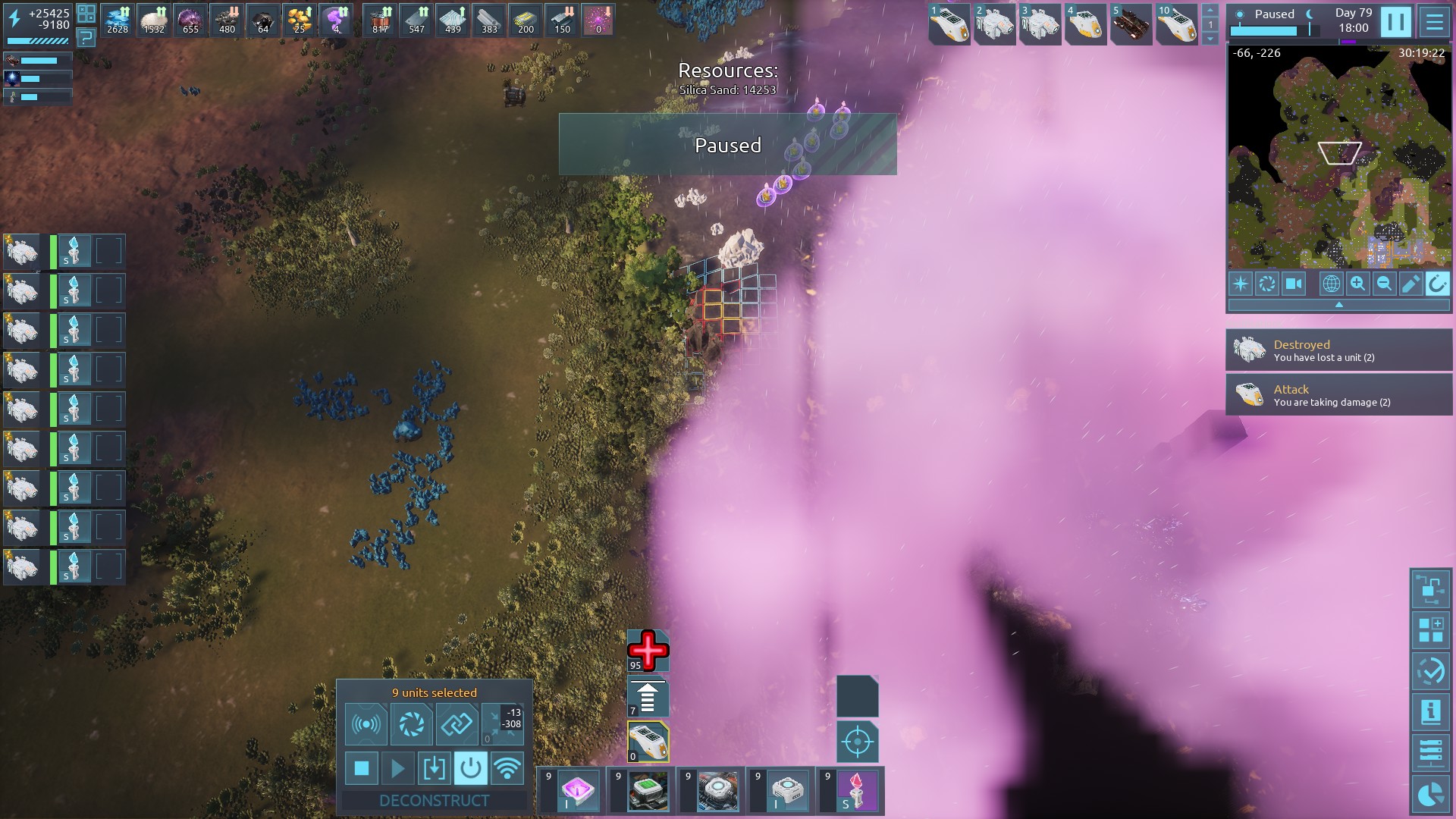Zoom in on the minimap
This screenshot has height=819, width=1456.
point(1357,284)
